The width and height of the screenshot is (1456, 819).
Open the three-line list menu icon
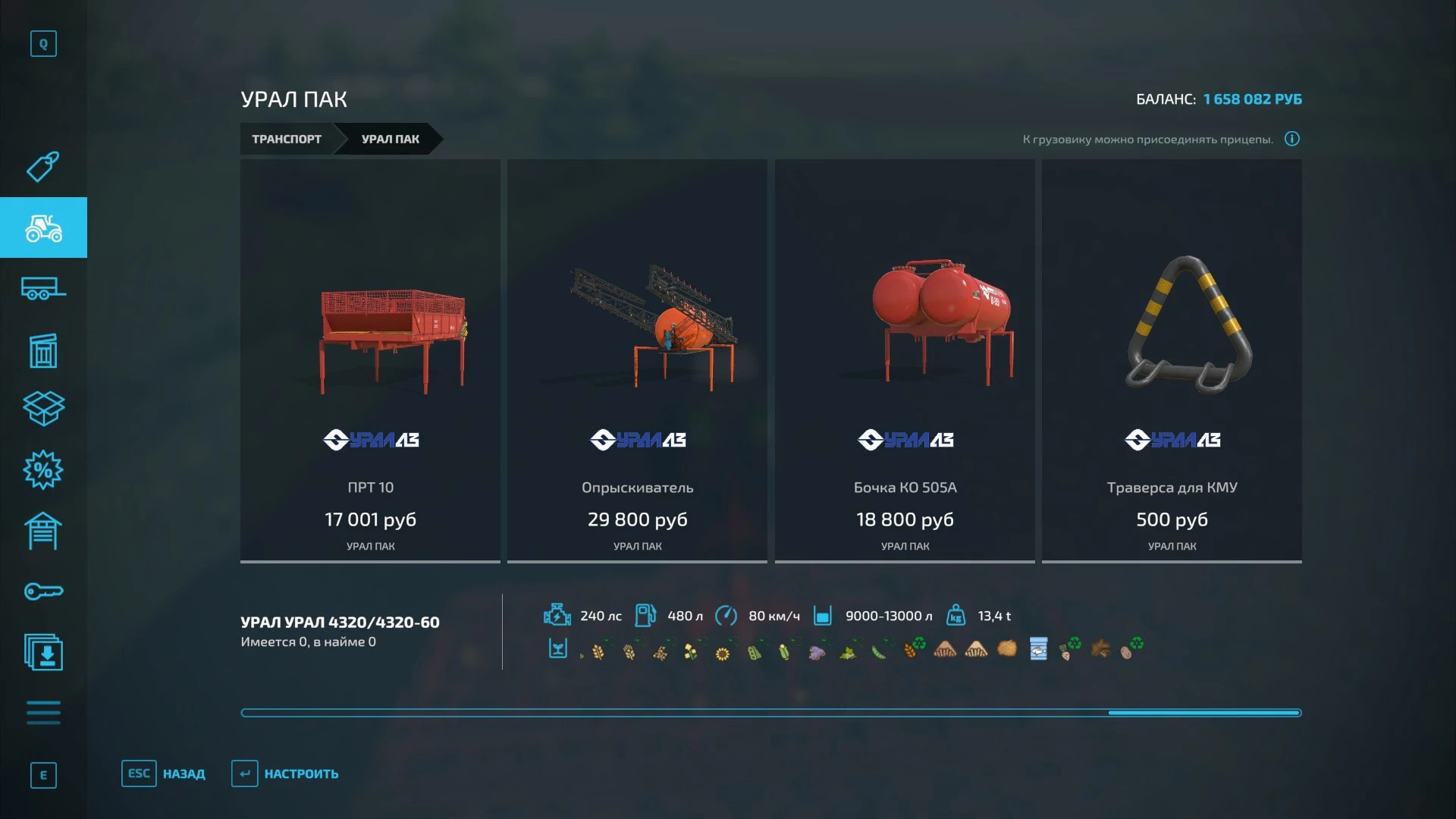(x=43, y=713)
